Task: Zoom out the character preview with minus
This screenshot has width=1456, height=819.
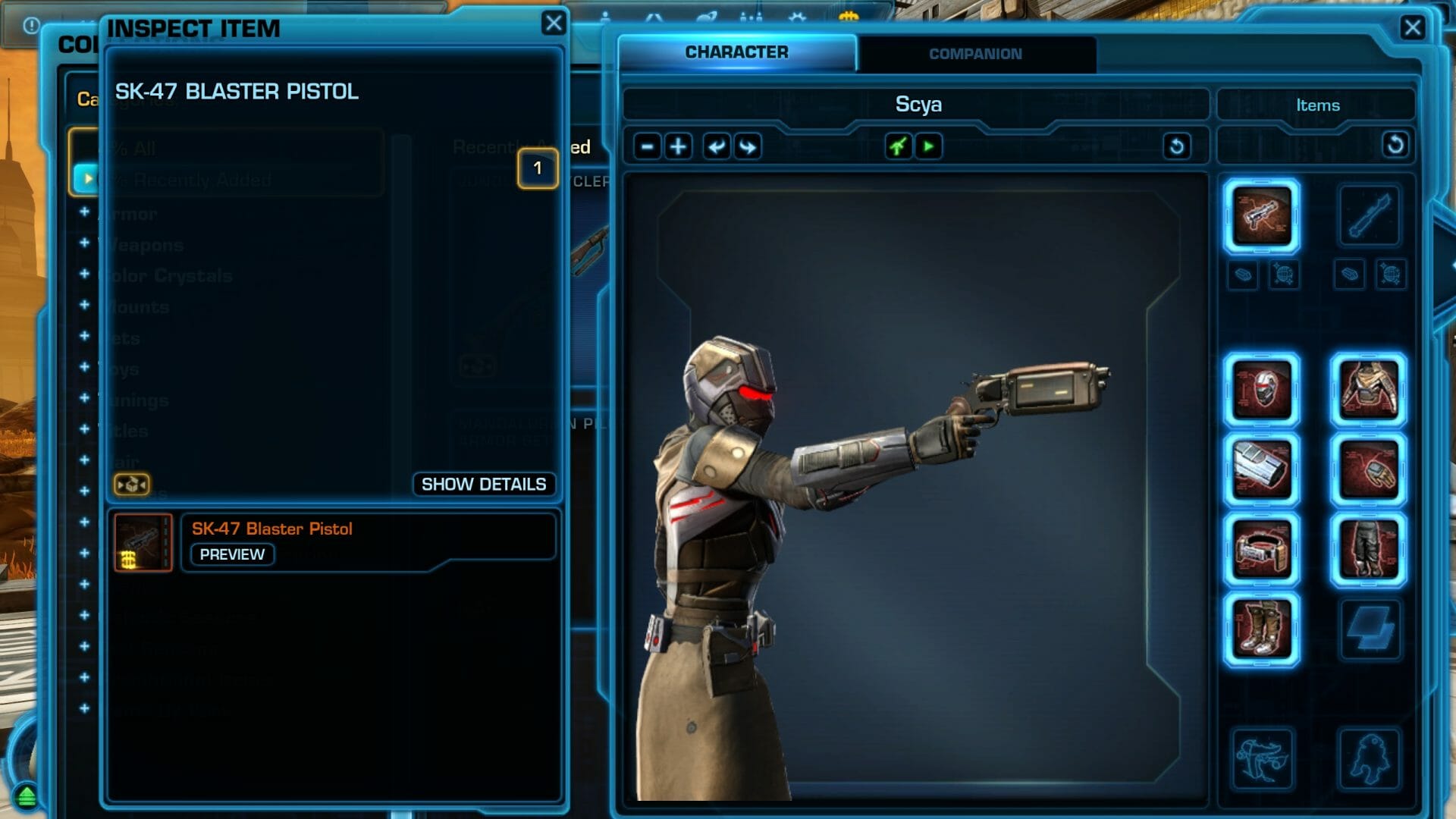Action: [647, 146]
